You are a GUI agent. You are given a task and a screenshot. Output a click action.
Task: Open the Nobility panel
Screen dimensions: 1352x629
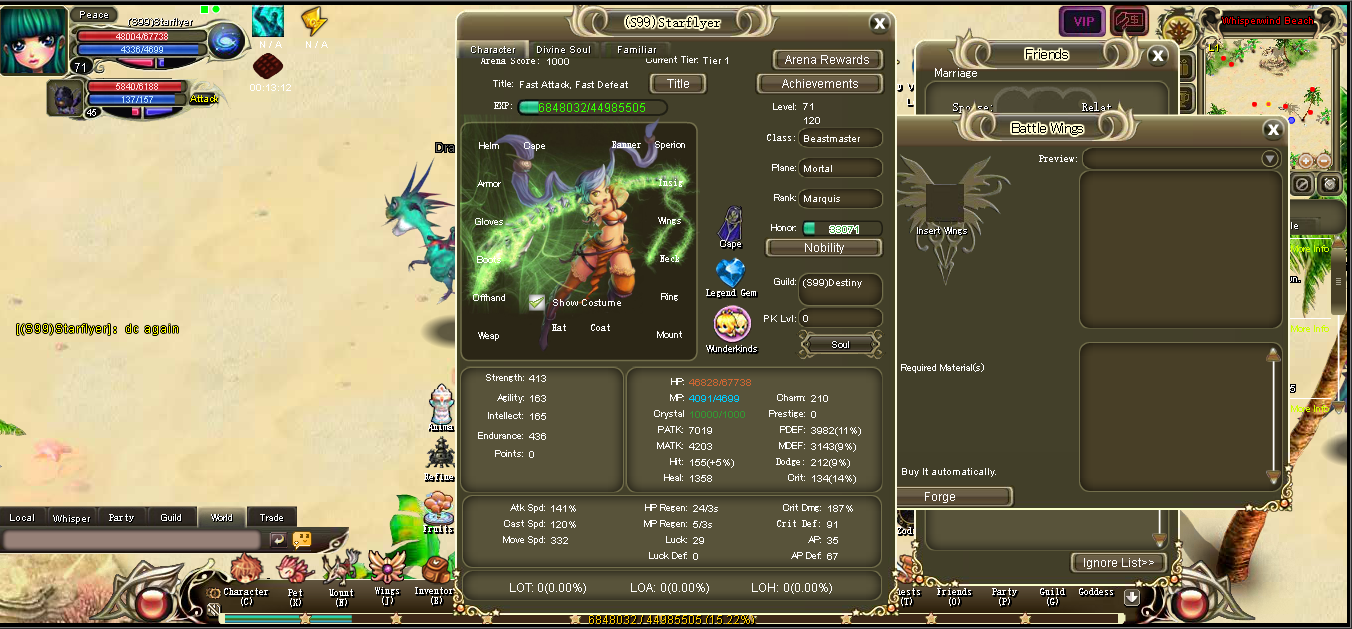click(824, 248)
